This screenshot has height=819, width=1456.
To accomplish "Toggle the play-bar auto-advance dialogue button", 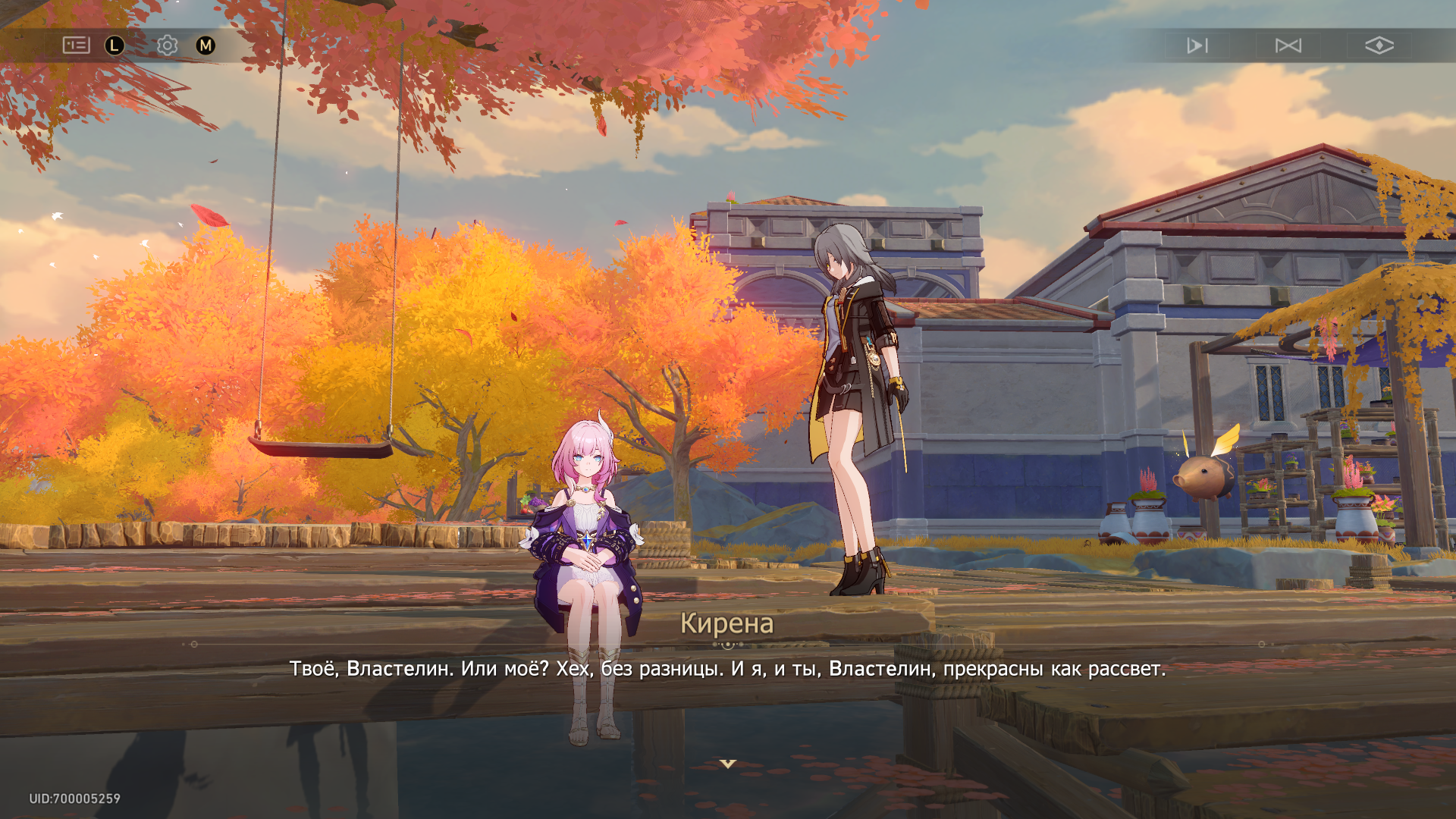I will click(x=1197, y=45).
